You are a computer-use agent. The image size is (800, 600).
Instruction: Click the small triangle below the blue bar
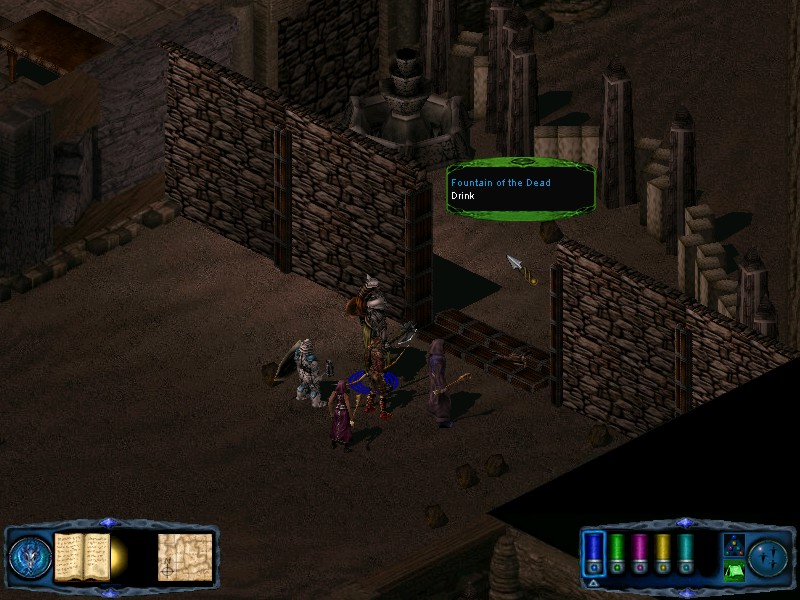click(594, 582)
